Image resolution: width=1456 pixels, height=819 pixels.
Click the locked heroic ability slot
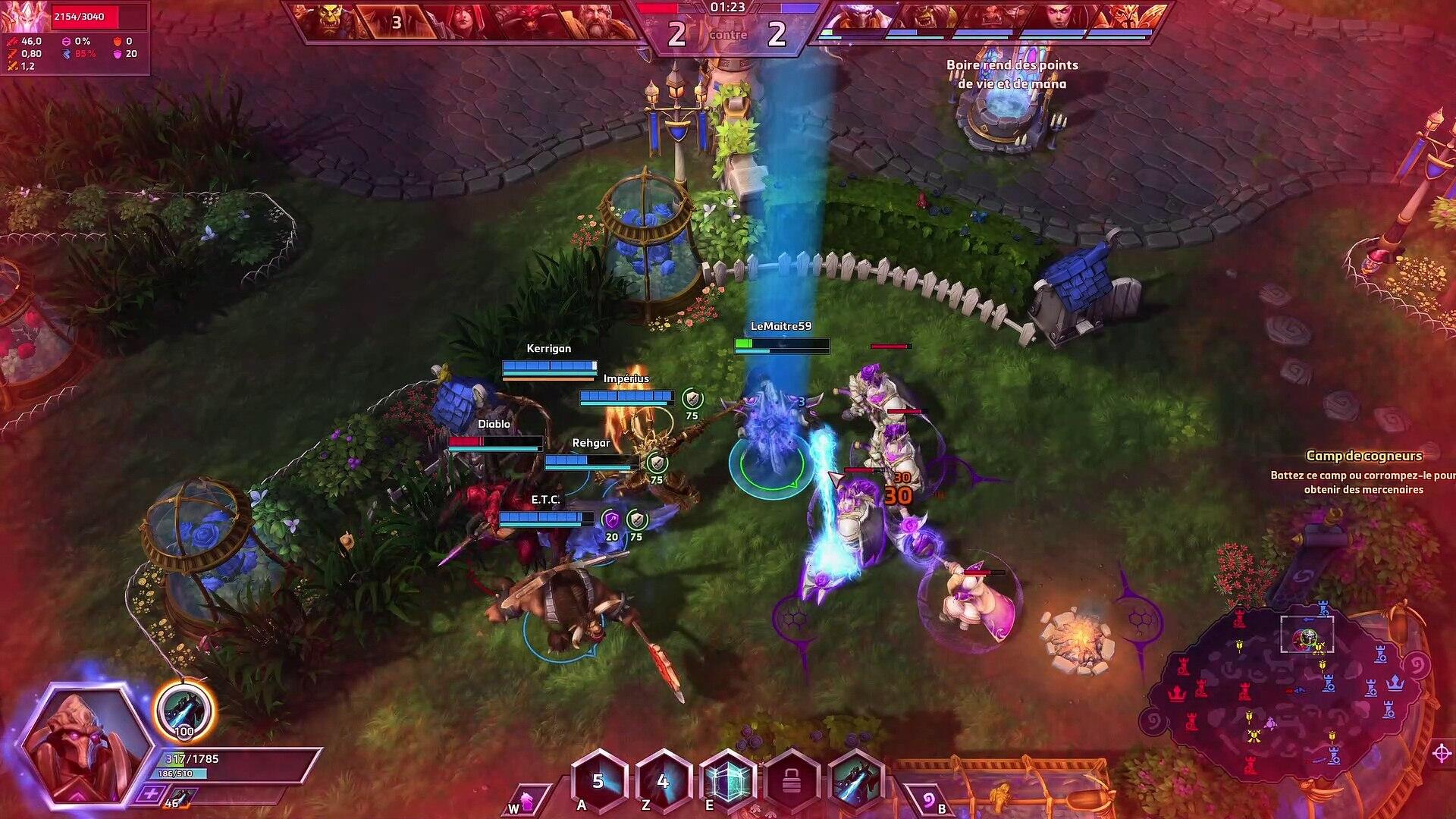(792, 781)
